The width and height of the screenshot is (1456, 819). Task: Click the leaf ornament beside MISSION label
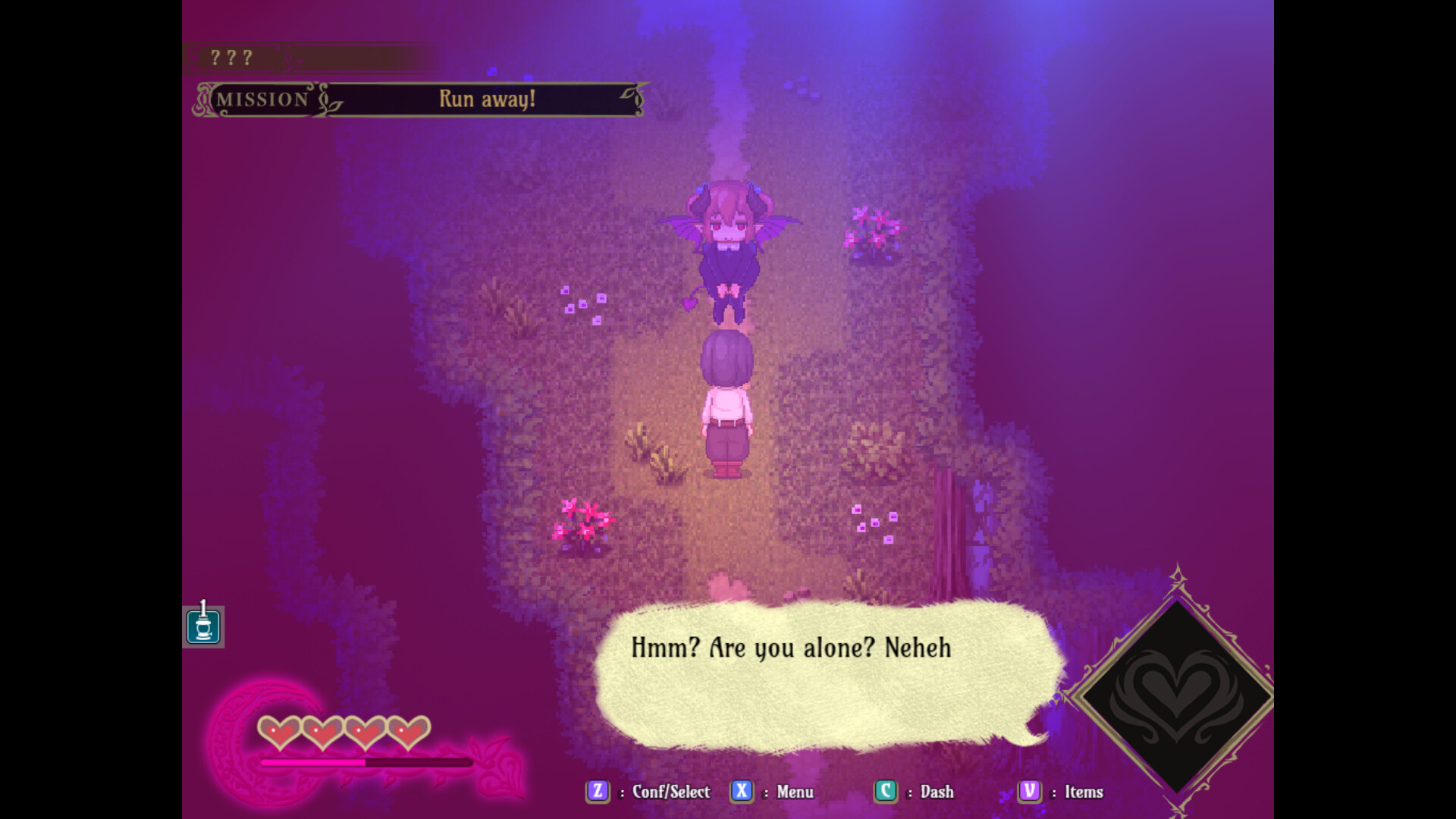click(x=328, y=99)
